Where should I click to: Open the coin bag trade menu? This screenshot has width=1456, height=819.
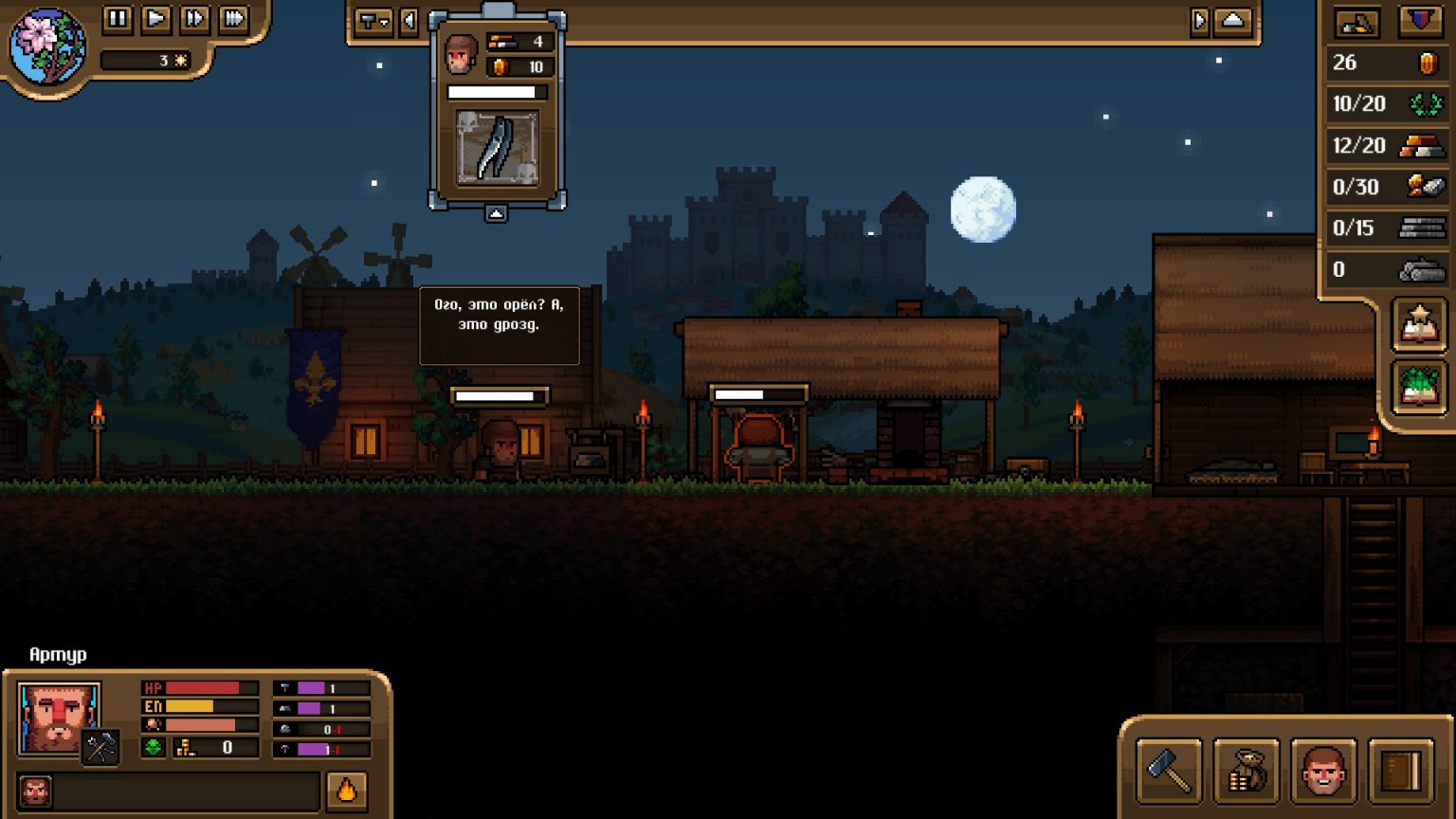1247,770
